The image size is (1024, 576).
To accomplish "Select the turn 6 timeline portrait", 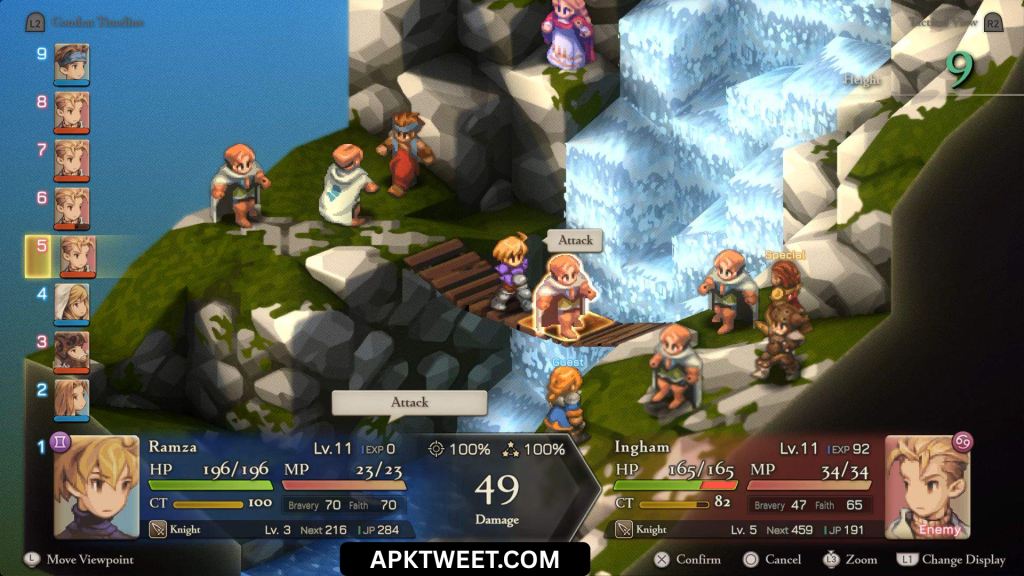I will (72, 206).
